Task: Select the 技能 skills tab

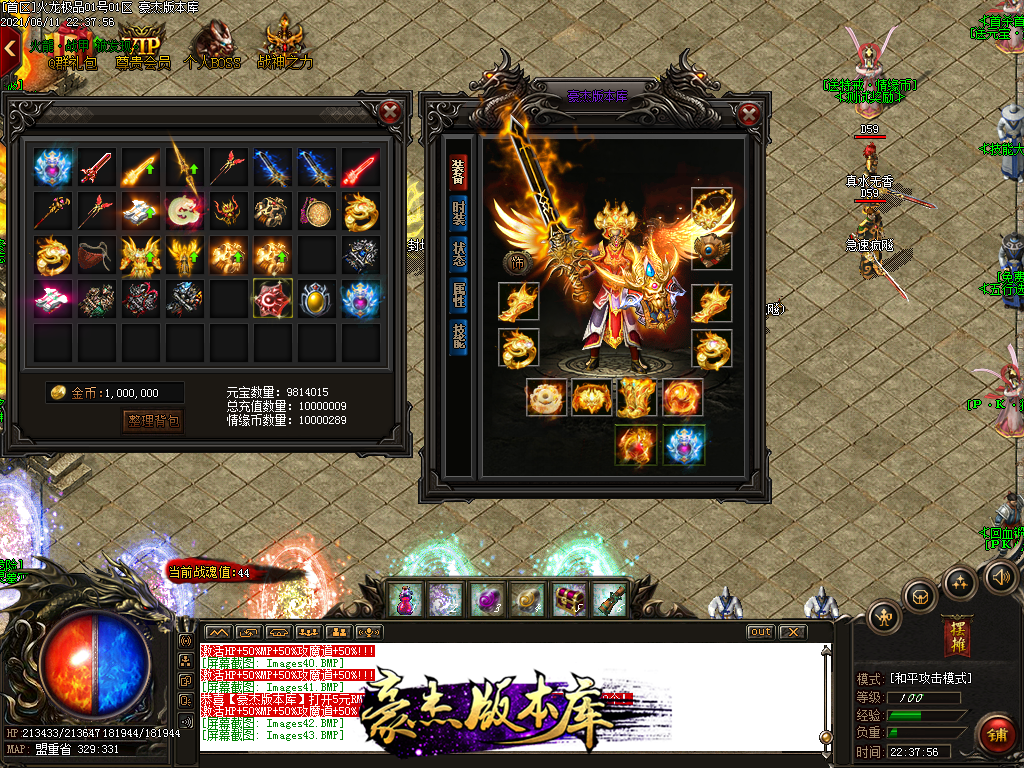Action: pos(458,336)
